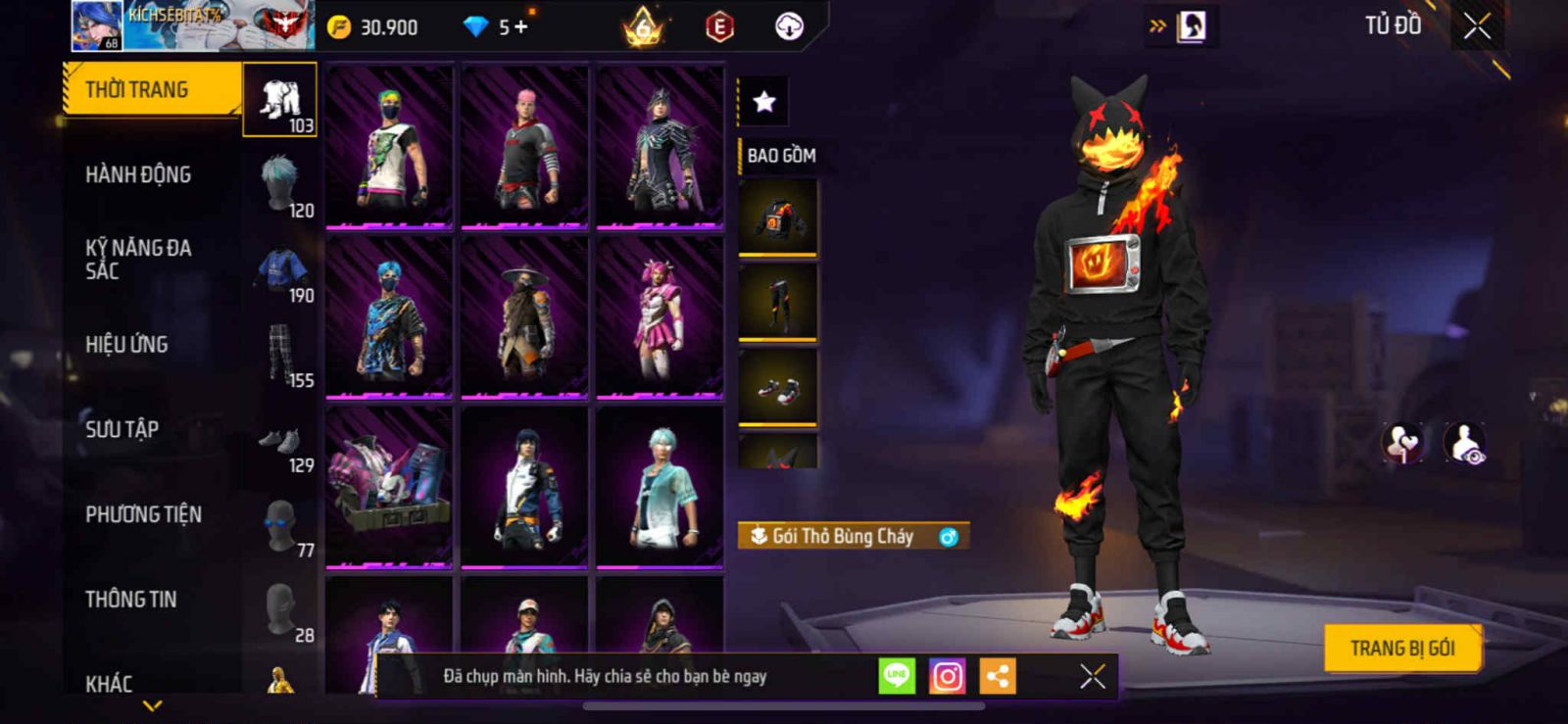Select the black hoodie top item
This screenshot has width=1568, height=724.
[x=778, y=217]
